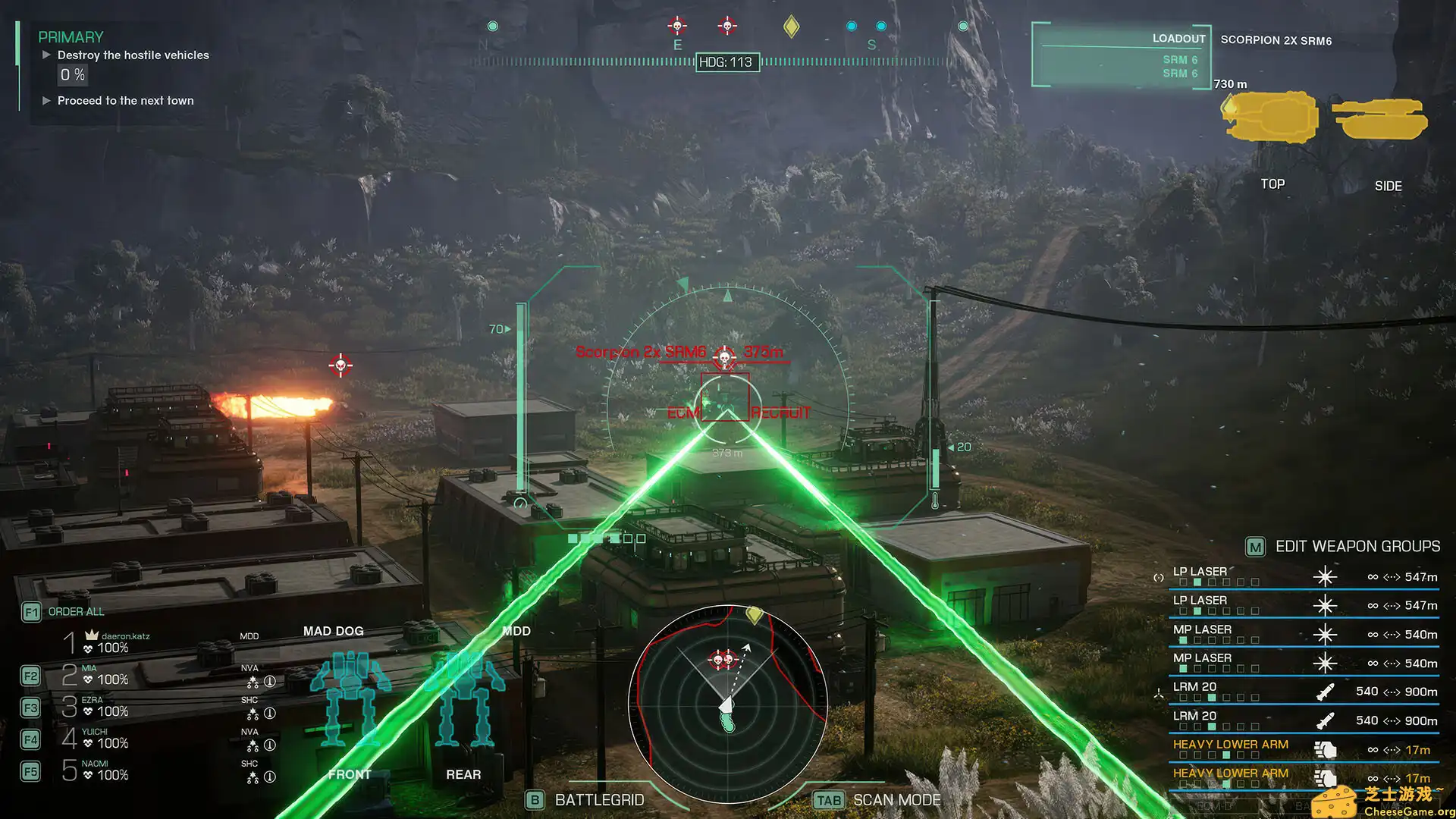Expand the Proceed to the next town objective
The height and width of the screenshot is (819, 1456).
[x=47, y=100]
